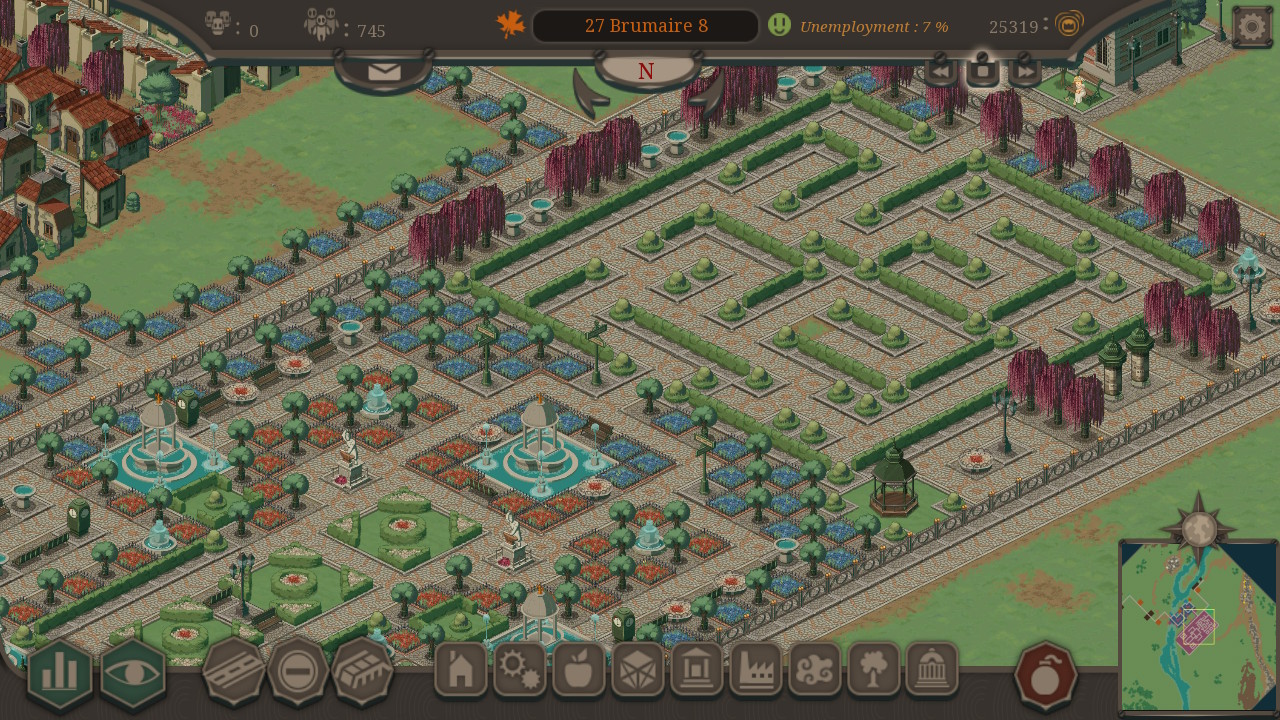
Task: Select the tree parks category
Action: pos(874,671)
